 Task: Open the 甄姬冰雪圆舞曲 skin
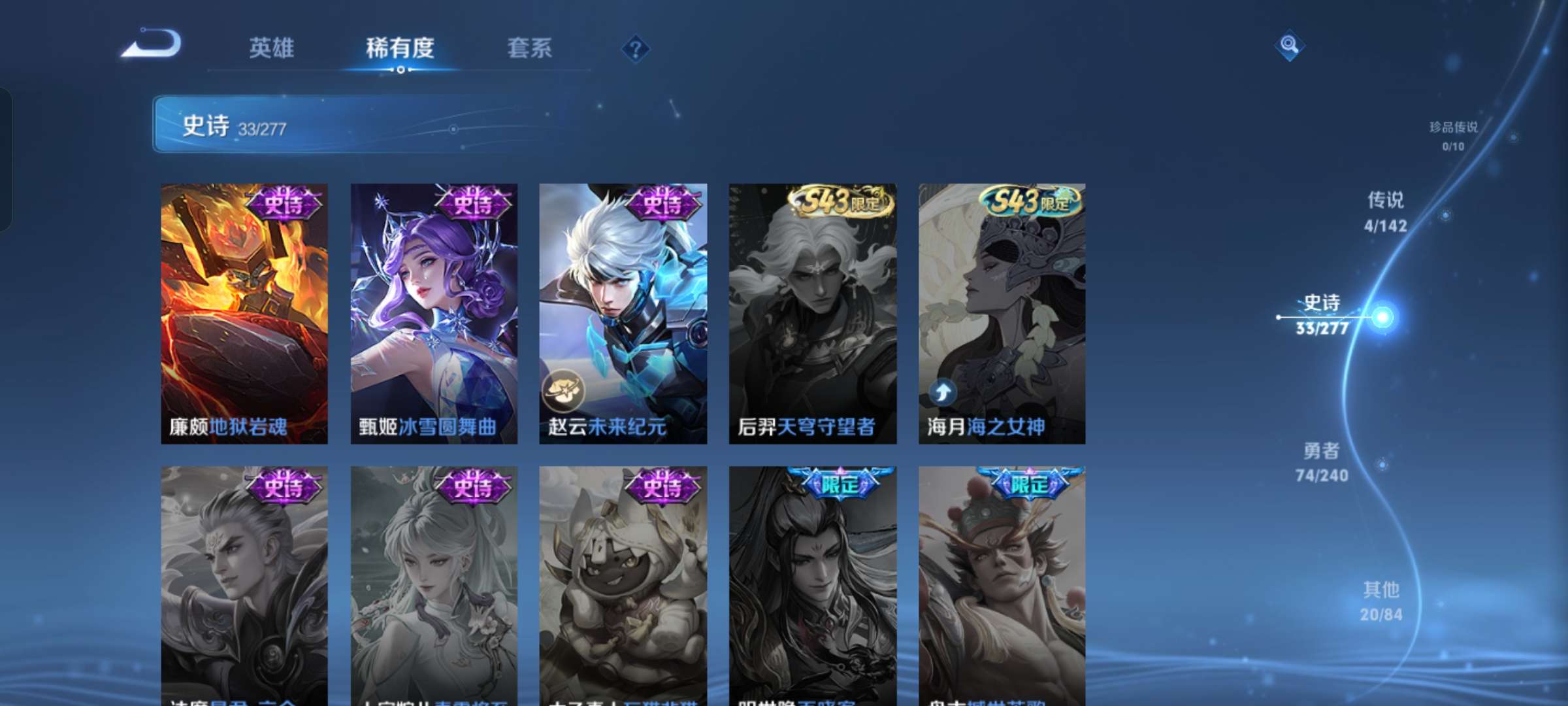(433, 314)
